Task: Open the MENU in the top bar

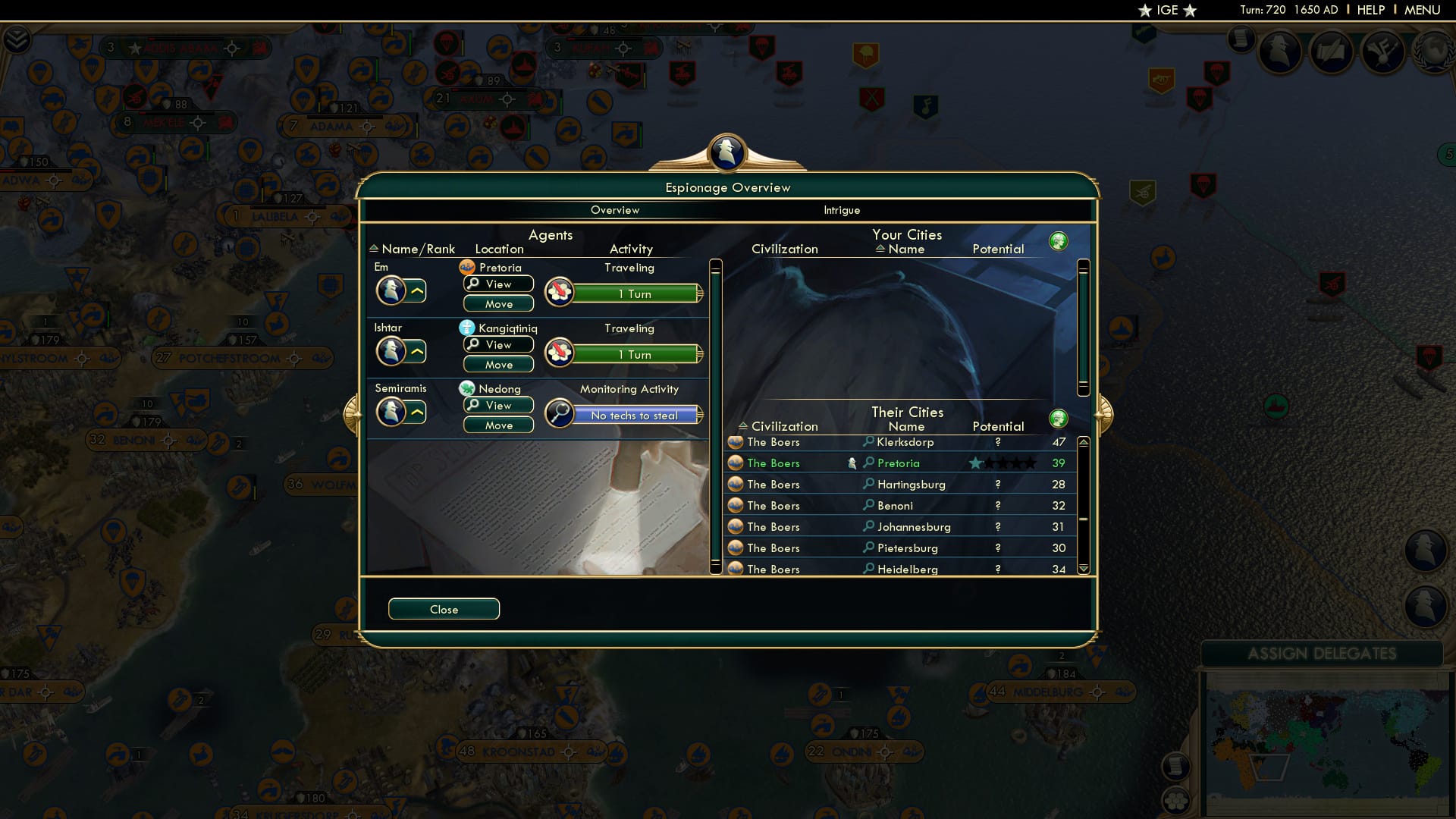Action: (x=1422, y=10)
